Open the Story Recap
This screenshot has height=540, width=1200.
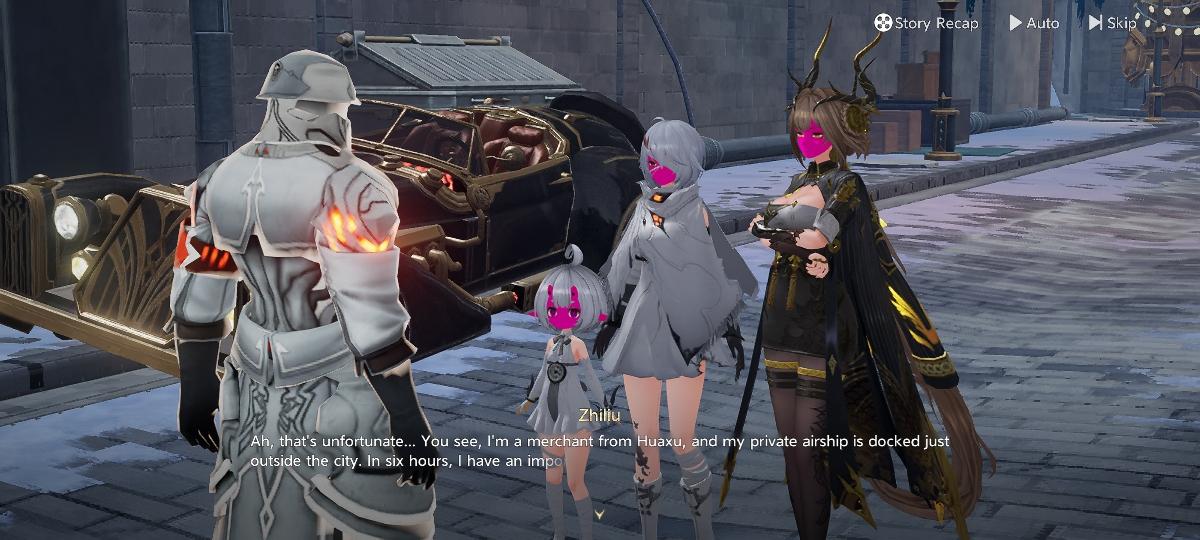coord(926,23)
